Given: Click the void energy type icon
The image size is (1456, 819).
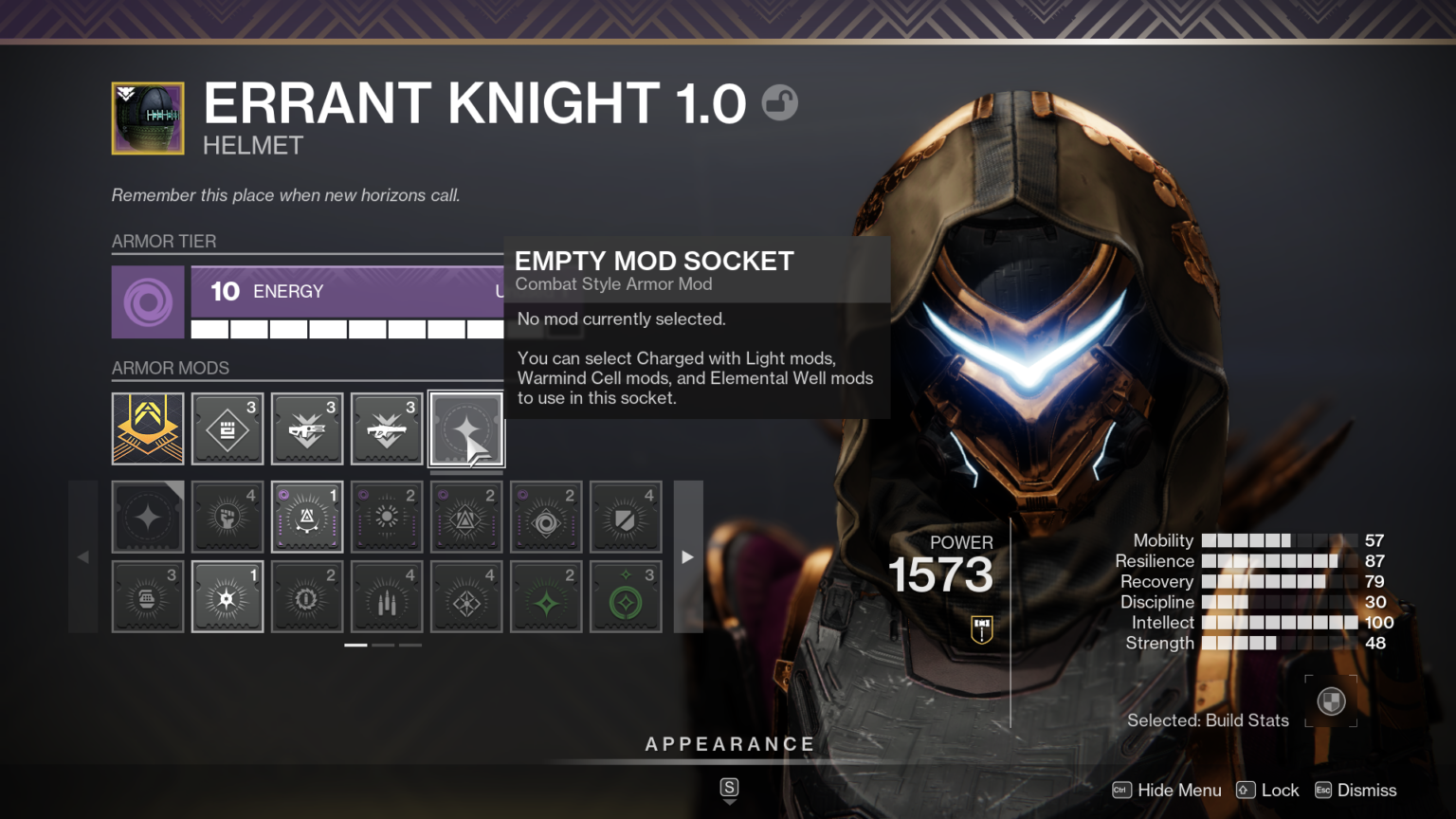Looking at the screenshot, I should click(x=148, y=302).
